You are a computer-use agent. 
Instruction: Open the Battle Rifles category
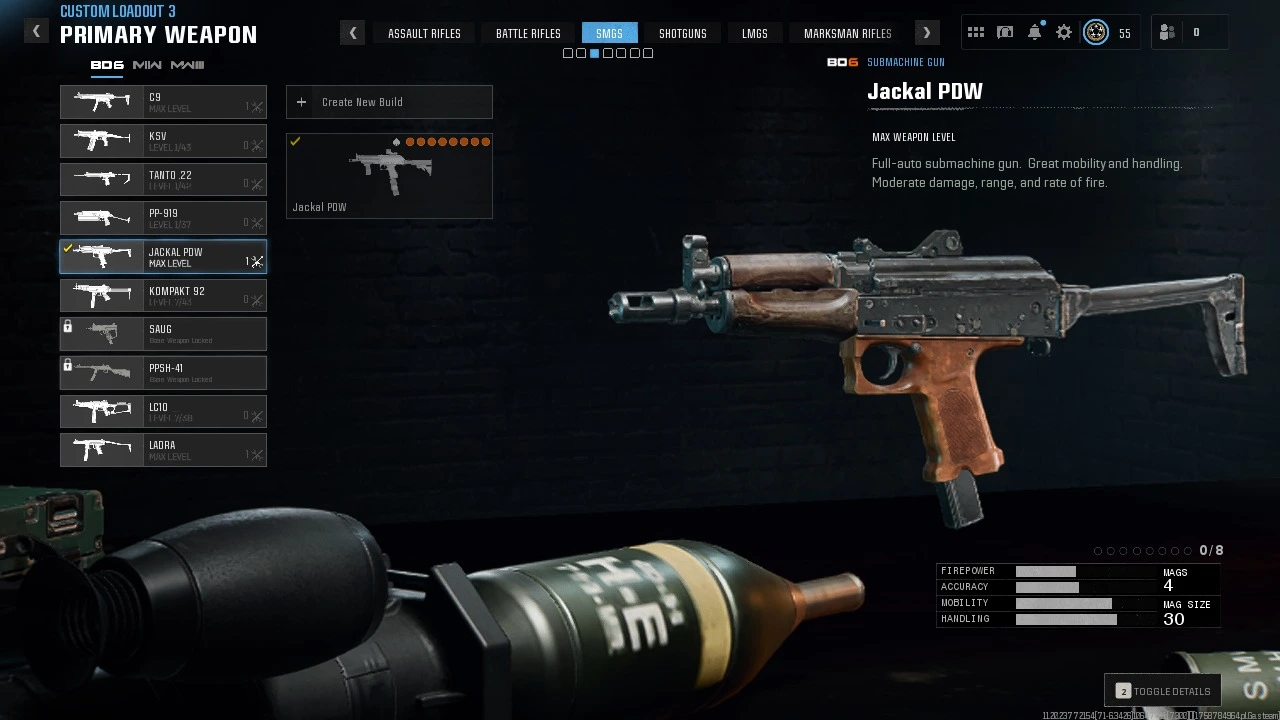tap(528, 33)
